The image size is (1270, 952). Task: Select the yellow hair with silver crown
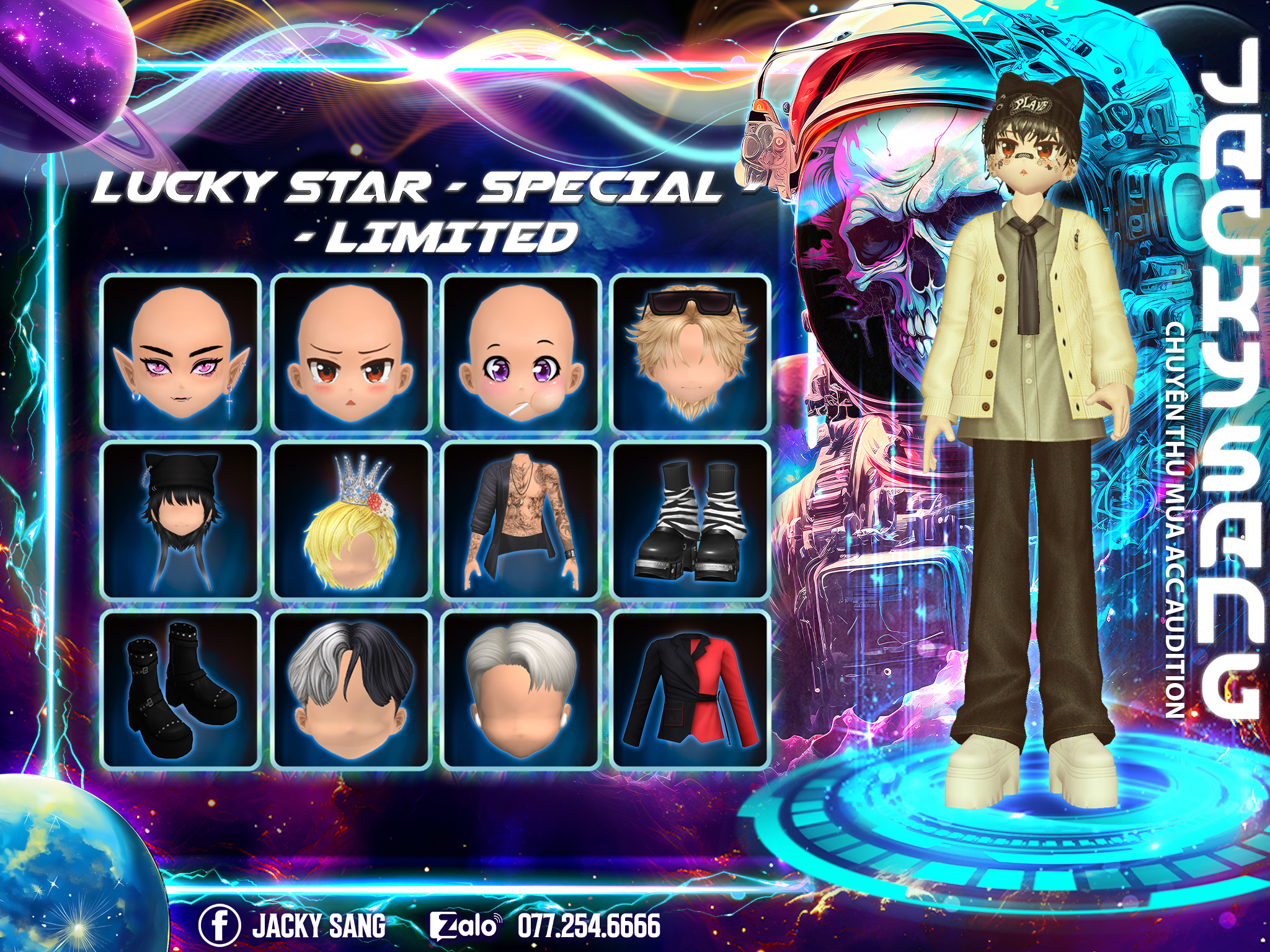(x=351, y=522)
